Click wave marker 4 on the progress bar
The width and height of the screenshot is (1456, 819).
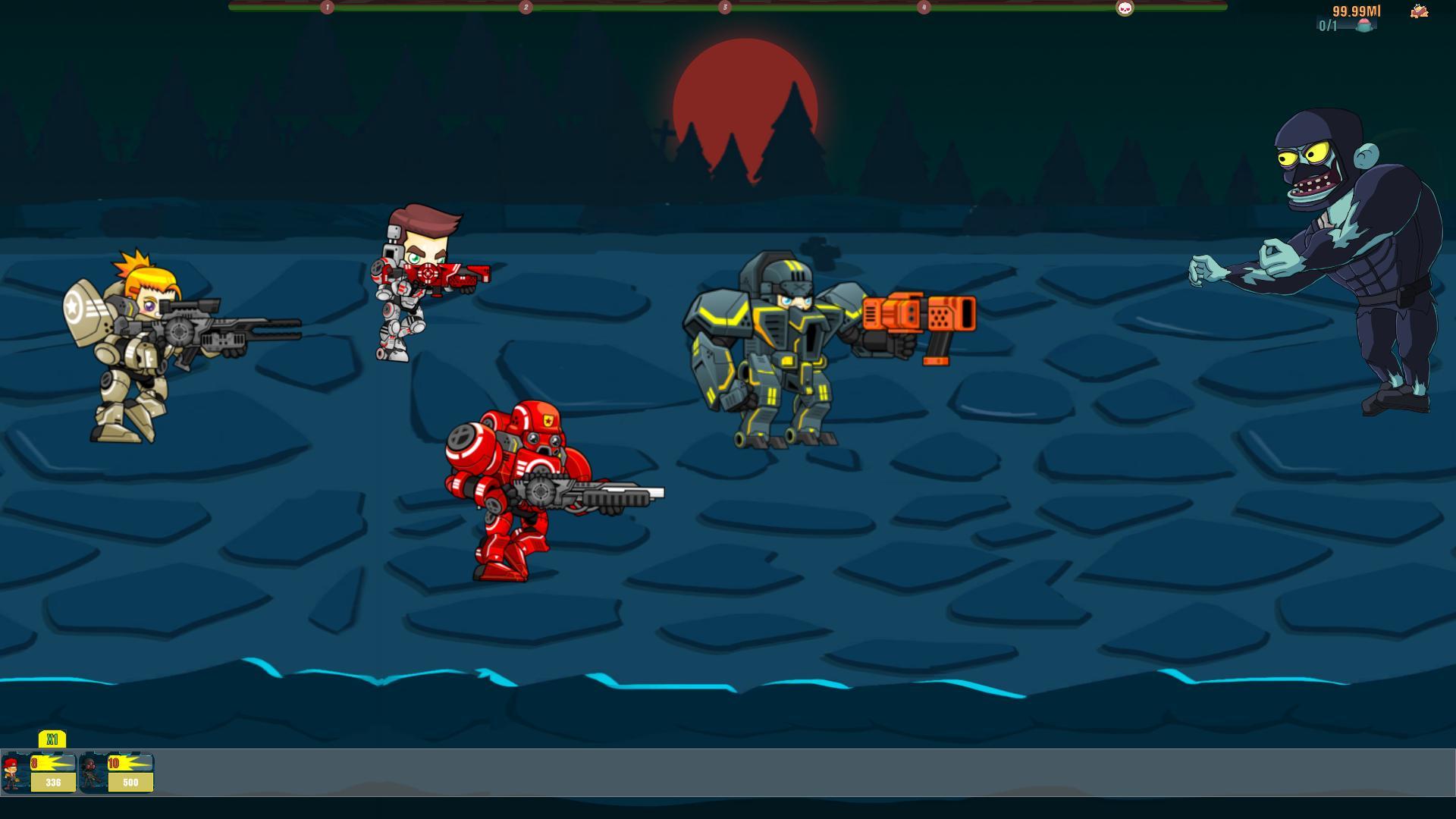[924, 8]
